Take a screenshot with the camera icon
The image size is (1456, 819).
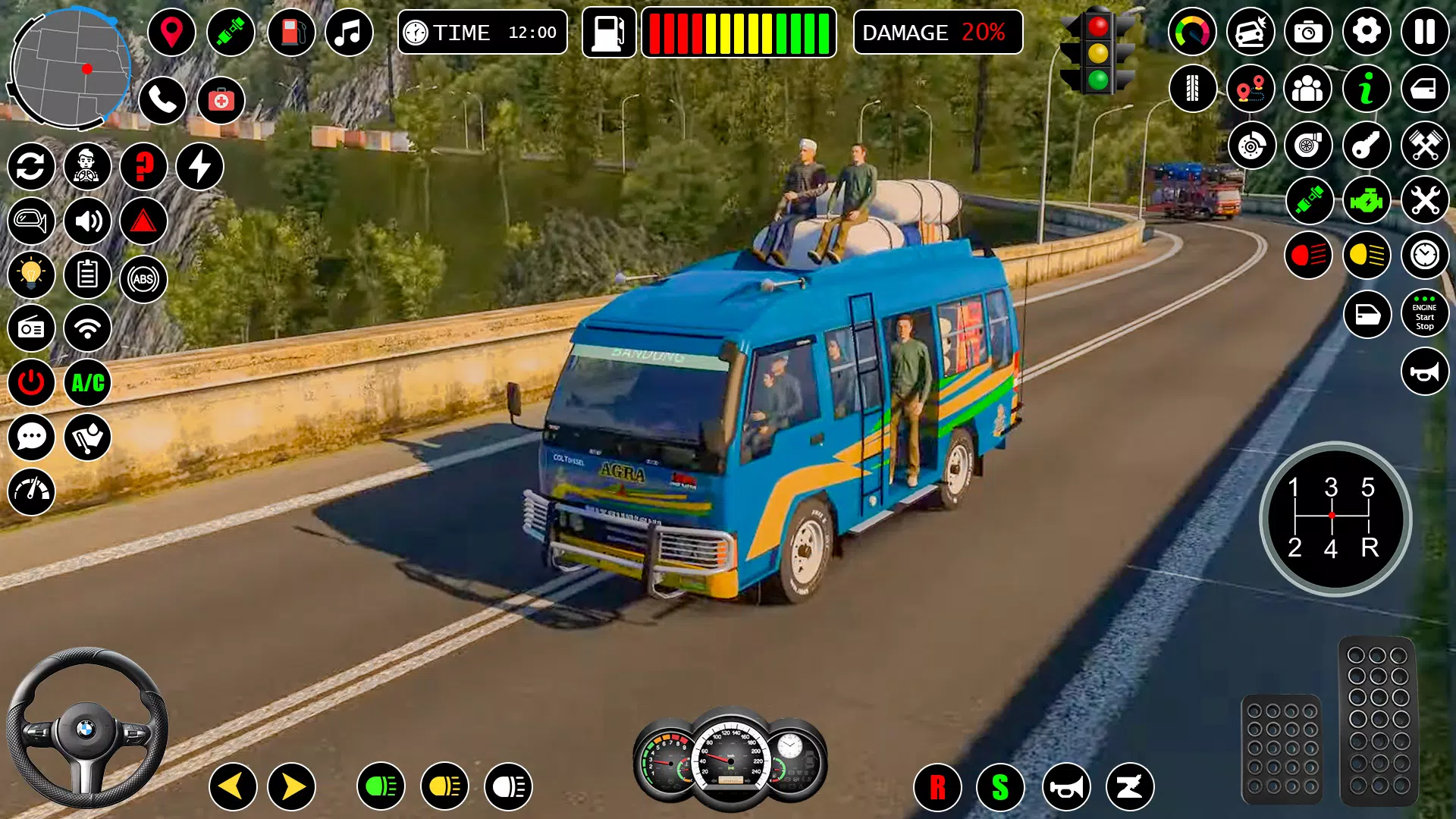coord(1308,32)
